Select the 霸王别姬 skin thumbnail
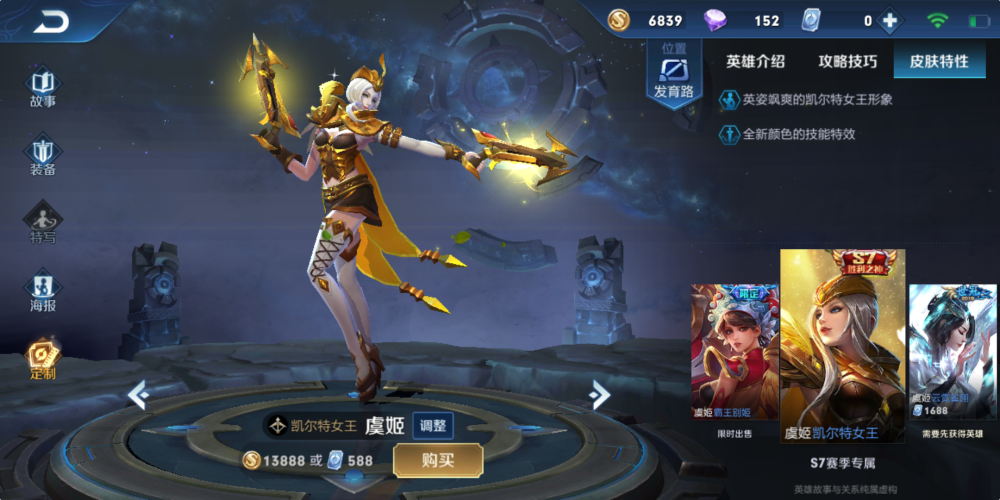This screenshot has height=500, width=1000. coord(733,352)
